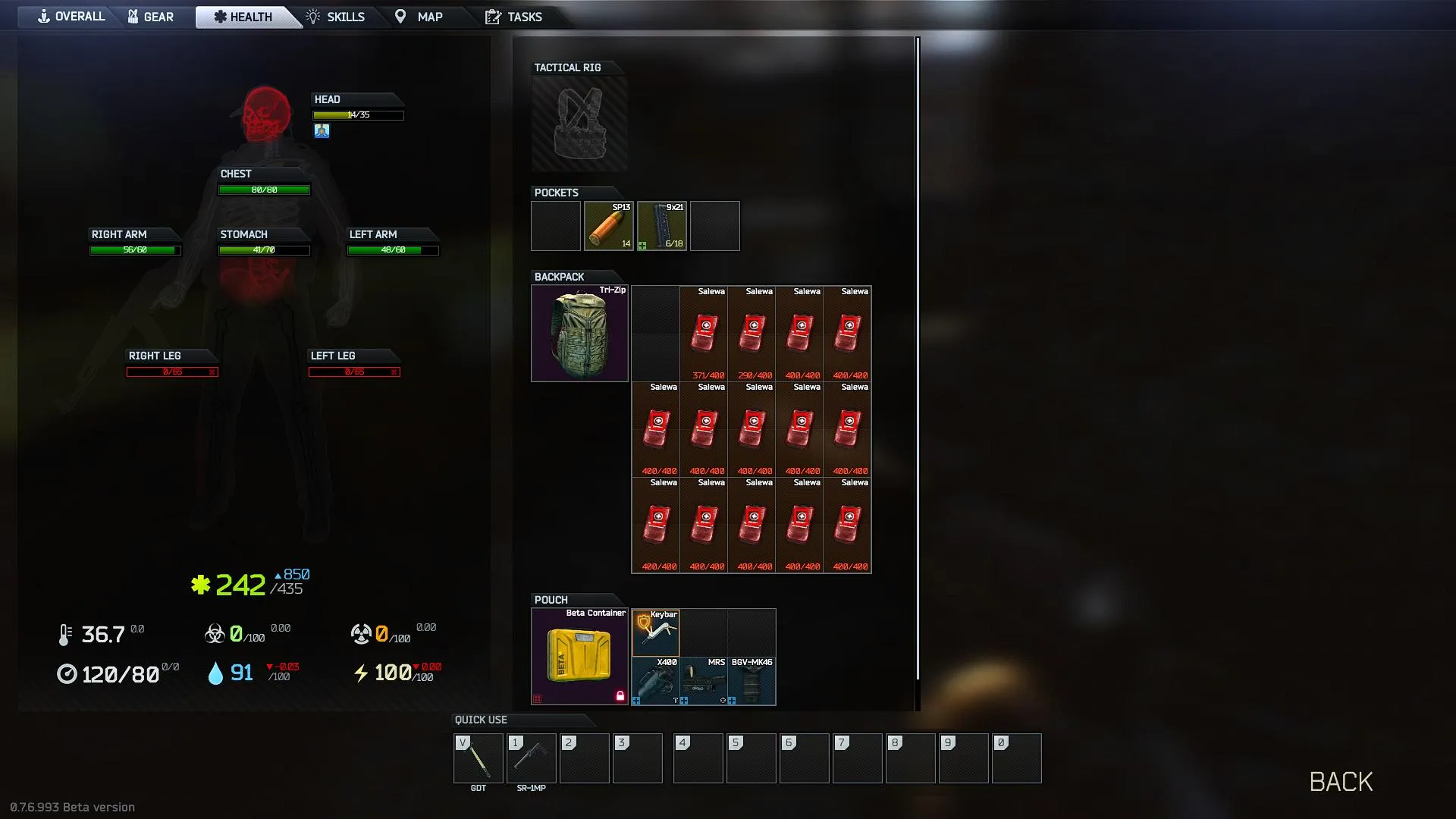Viewport: 1456px width, 819px height.
Task: Select the Health tab
Action: [x=243, y=17]
